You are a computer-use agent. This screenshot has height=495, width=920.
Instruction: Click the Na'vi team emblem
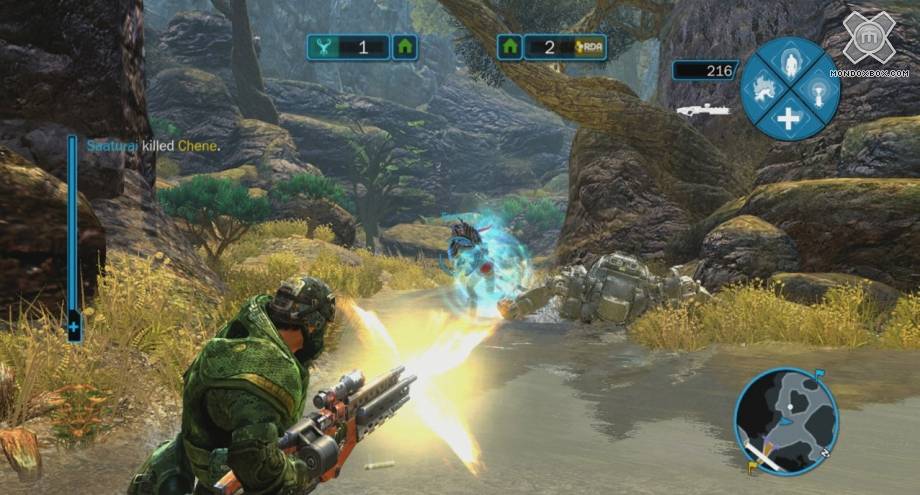[x=322, y=46]
